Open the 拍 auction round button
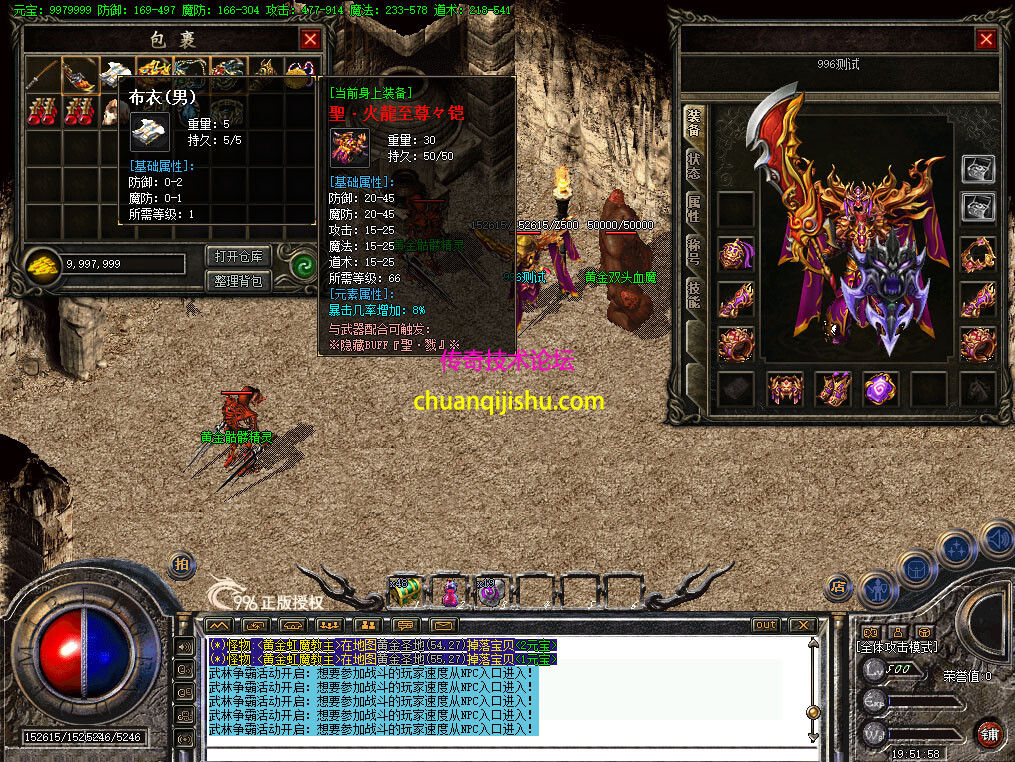1015x762 pixels. (182, 564)
